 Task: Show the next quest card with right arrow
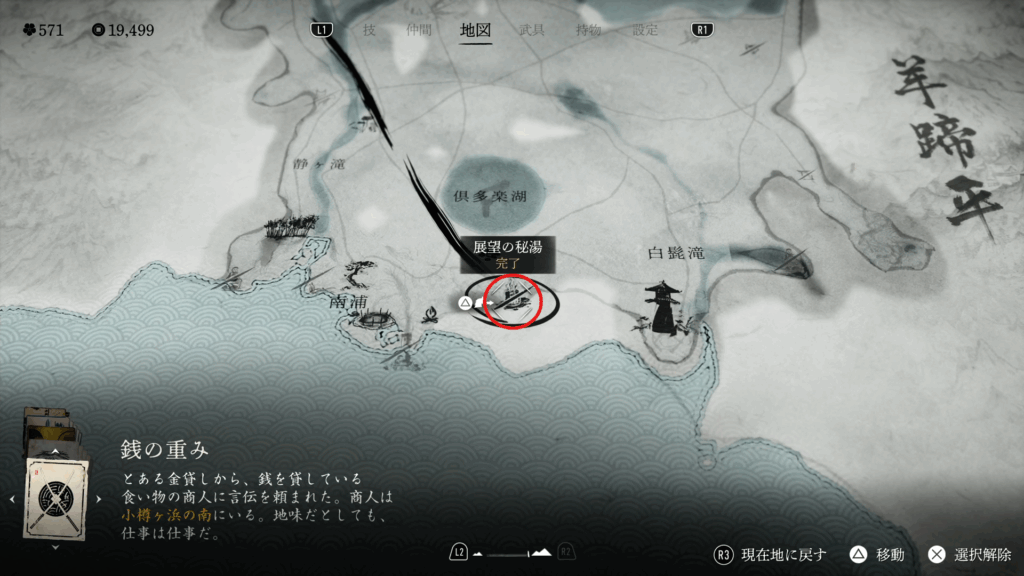(x=98, y=497)
